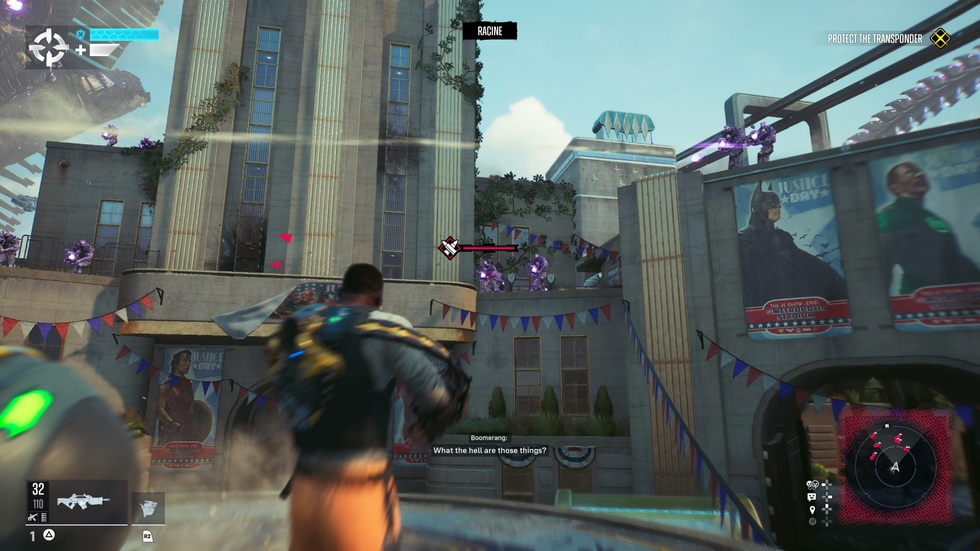Click the Deadshot crosshair character emblem
Screen dimensions: 980x551
click(x=47, y=46)
